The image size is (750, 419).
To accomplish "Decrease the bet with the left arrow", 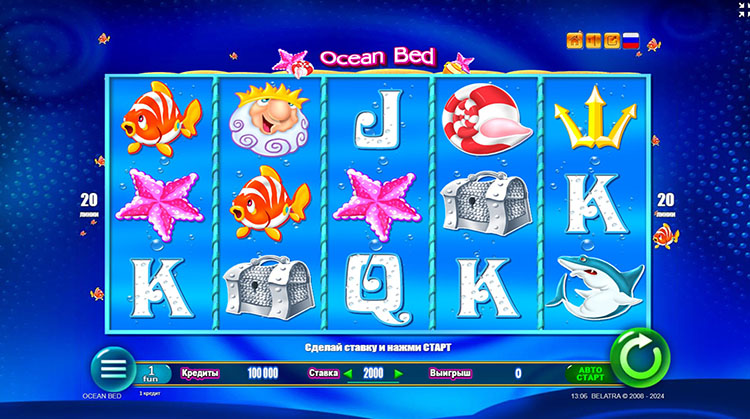I will click(x=350, y=373).
